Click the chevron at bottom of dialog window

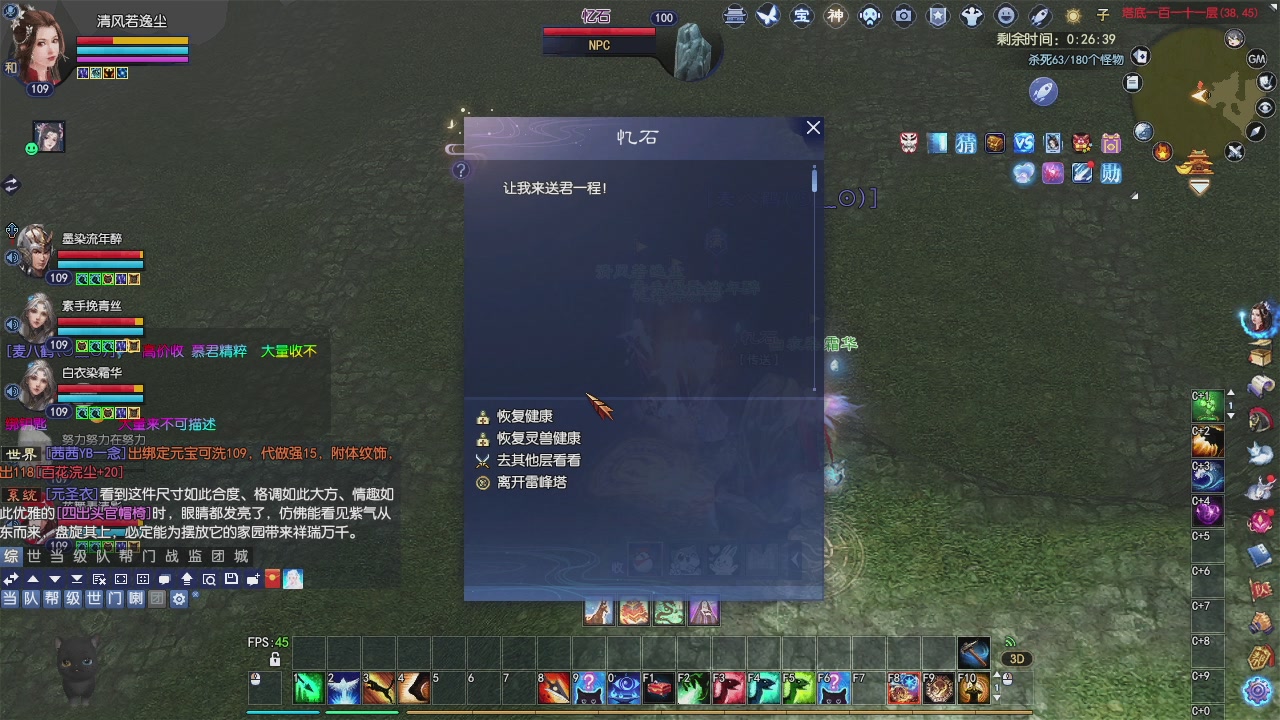coord(796,559)
